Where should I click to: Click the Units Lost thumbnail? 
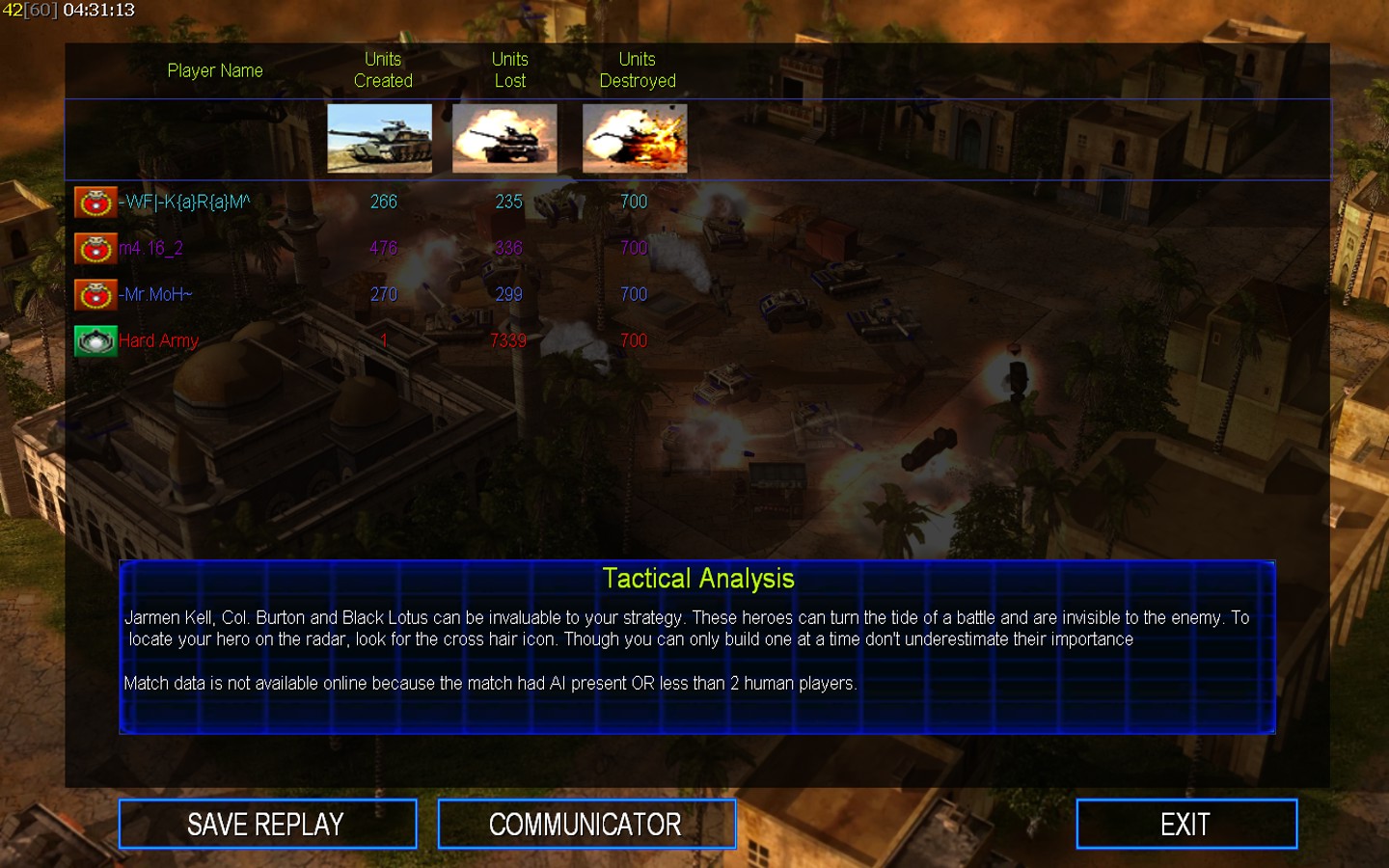pos(504,139)
